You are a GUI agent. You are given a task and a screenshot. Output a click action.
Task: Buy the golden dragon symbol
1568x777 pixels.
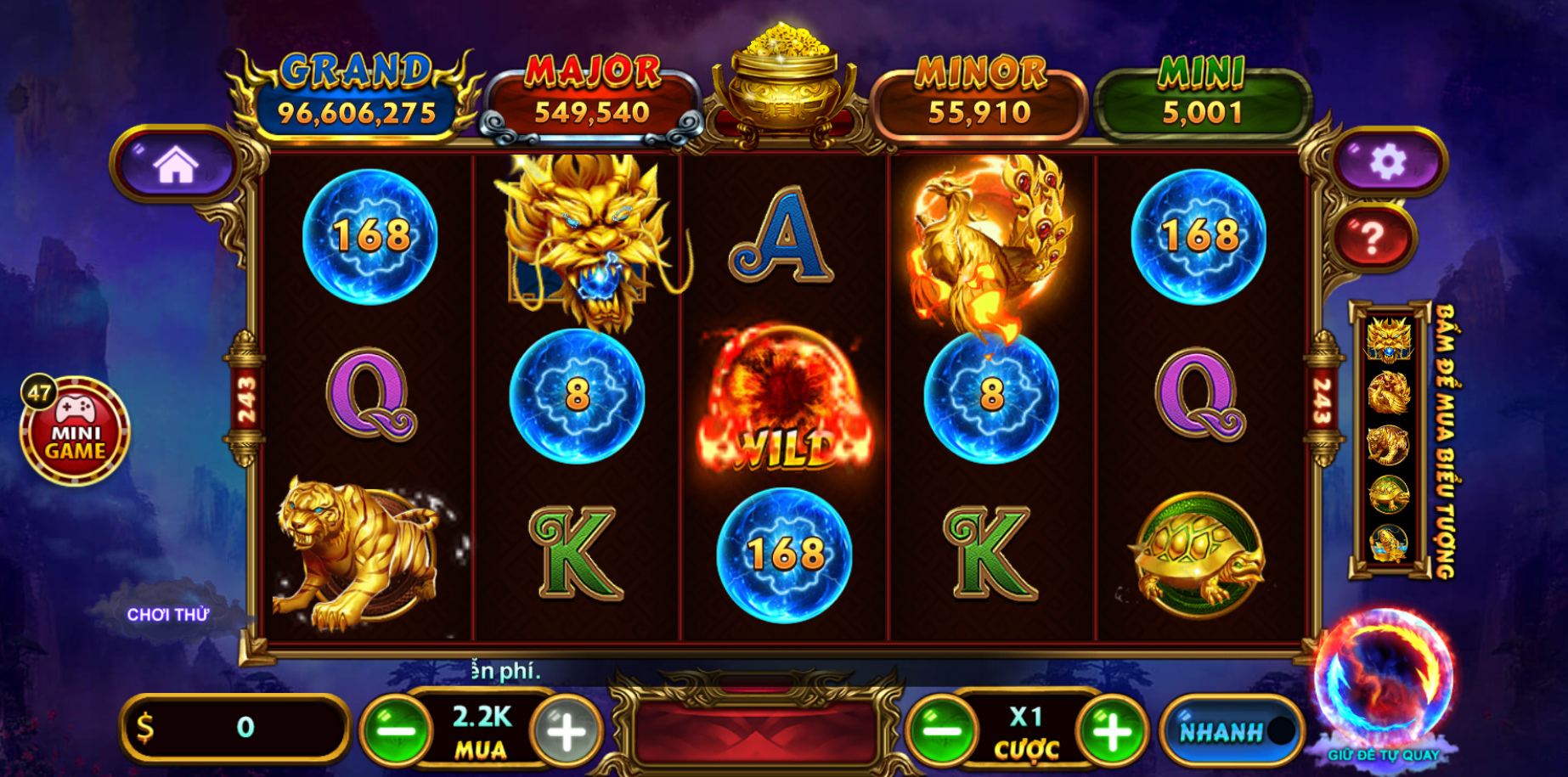1388,341
